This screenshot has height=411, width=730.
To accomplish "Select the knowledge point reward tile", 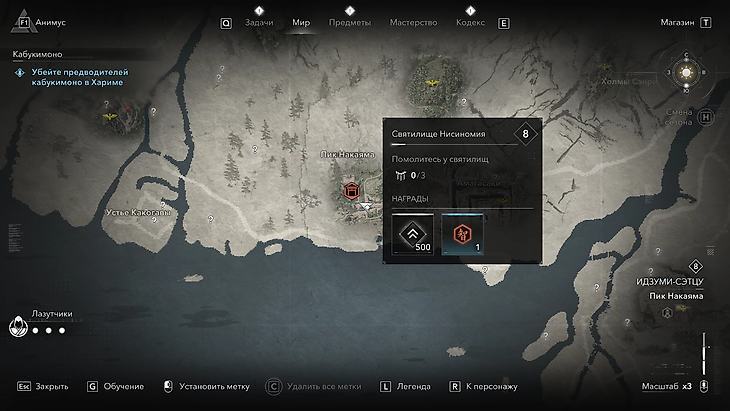I will [x=463, y=234].
